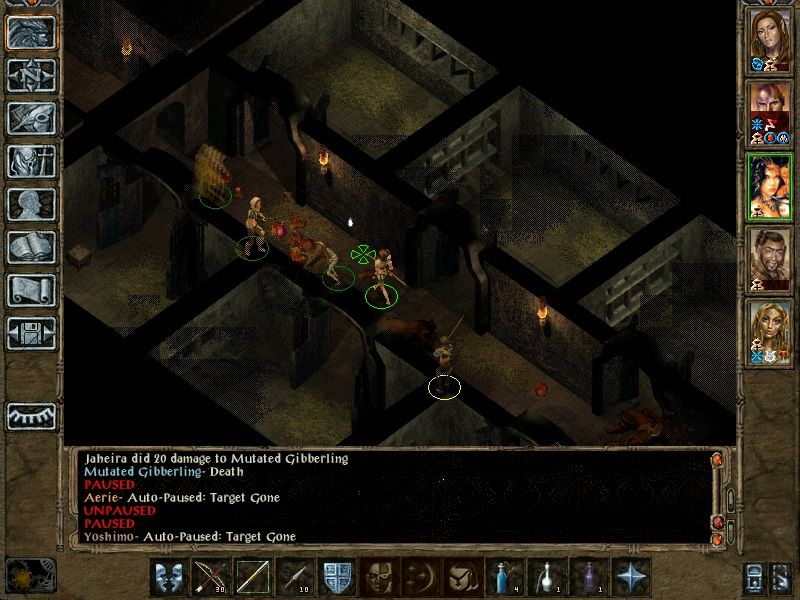Select the staff weapon slot
The width and height of the screenshot is (800, 600).
pos(252,578)
